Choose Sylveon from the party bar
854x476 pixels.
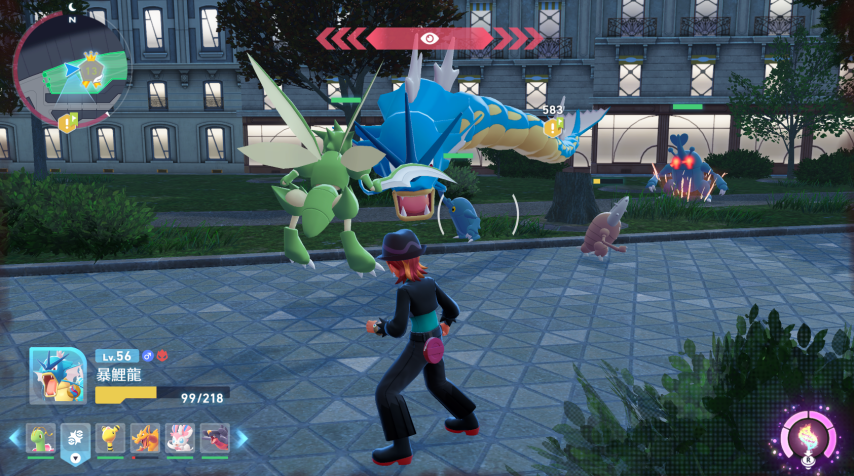[180, 438]
